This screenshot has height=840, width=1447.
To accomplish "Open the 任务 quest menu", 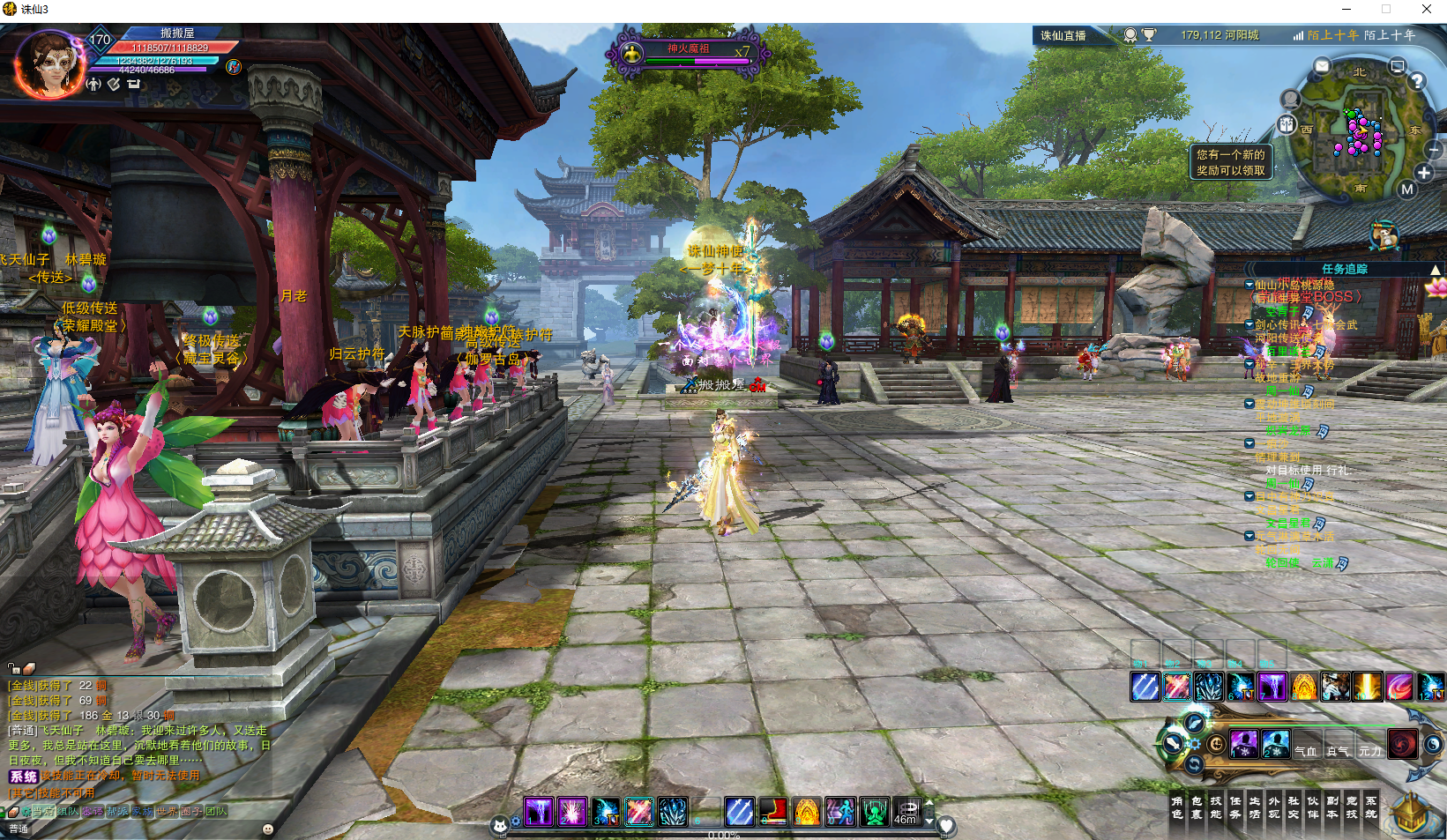I will [x=1235, y=807].
